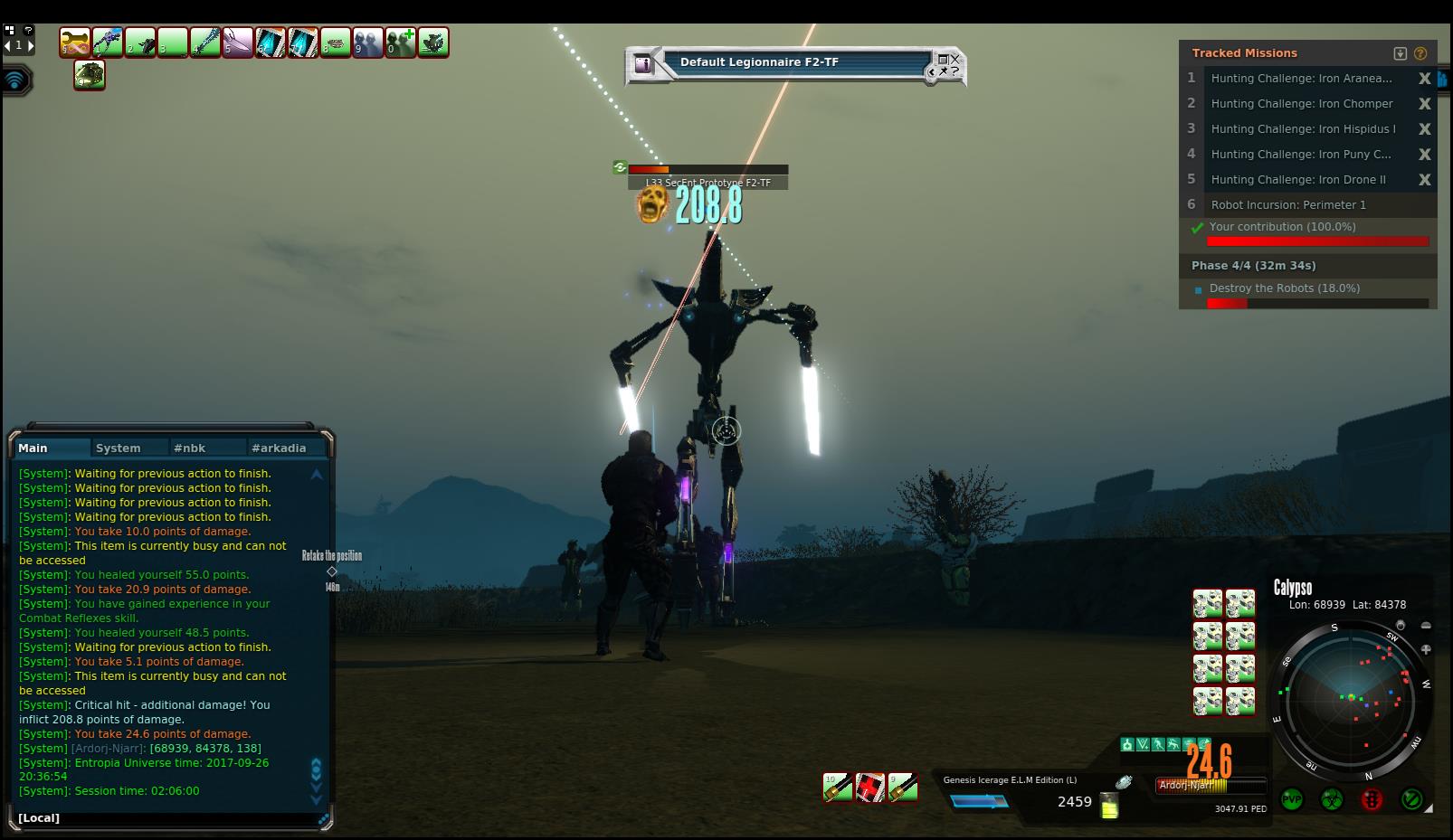The width and height of the screenshot is (1453, 840).
Task: Go to the next hotbar page
Action: coord(31,45)
